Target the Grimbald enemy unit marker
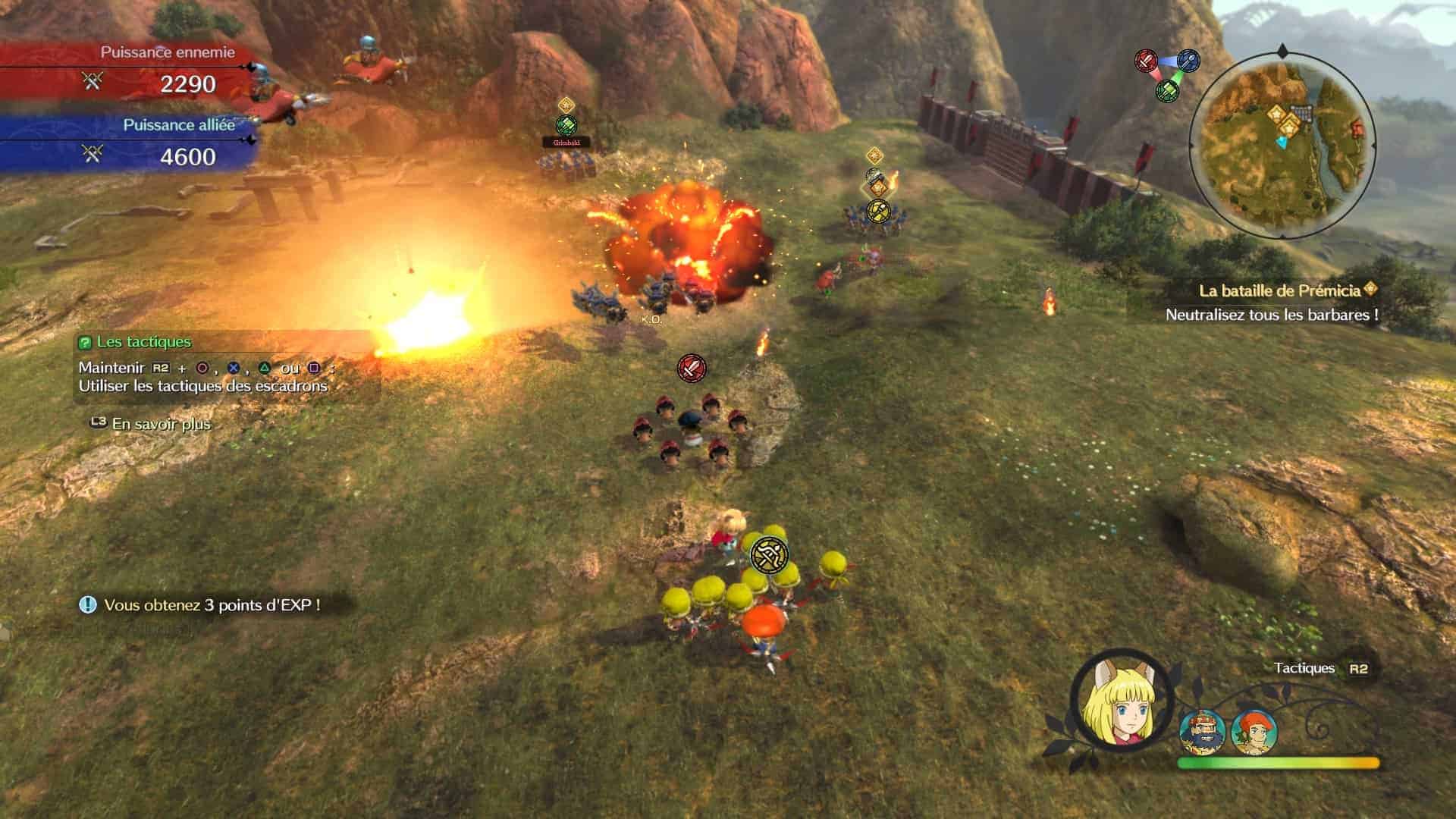 [x=566, y=126]
